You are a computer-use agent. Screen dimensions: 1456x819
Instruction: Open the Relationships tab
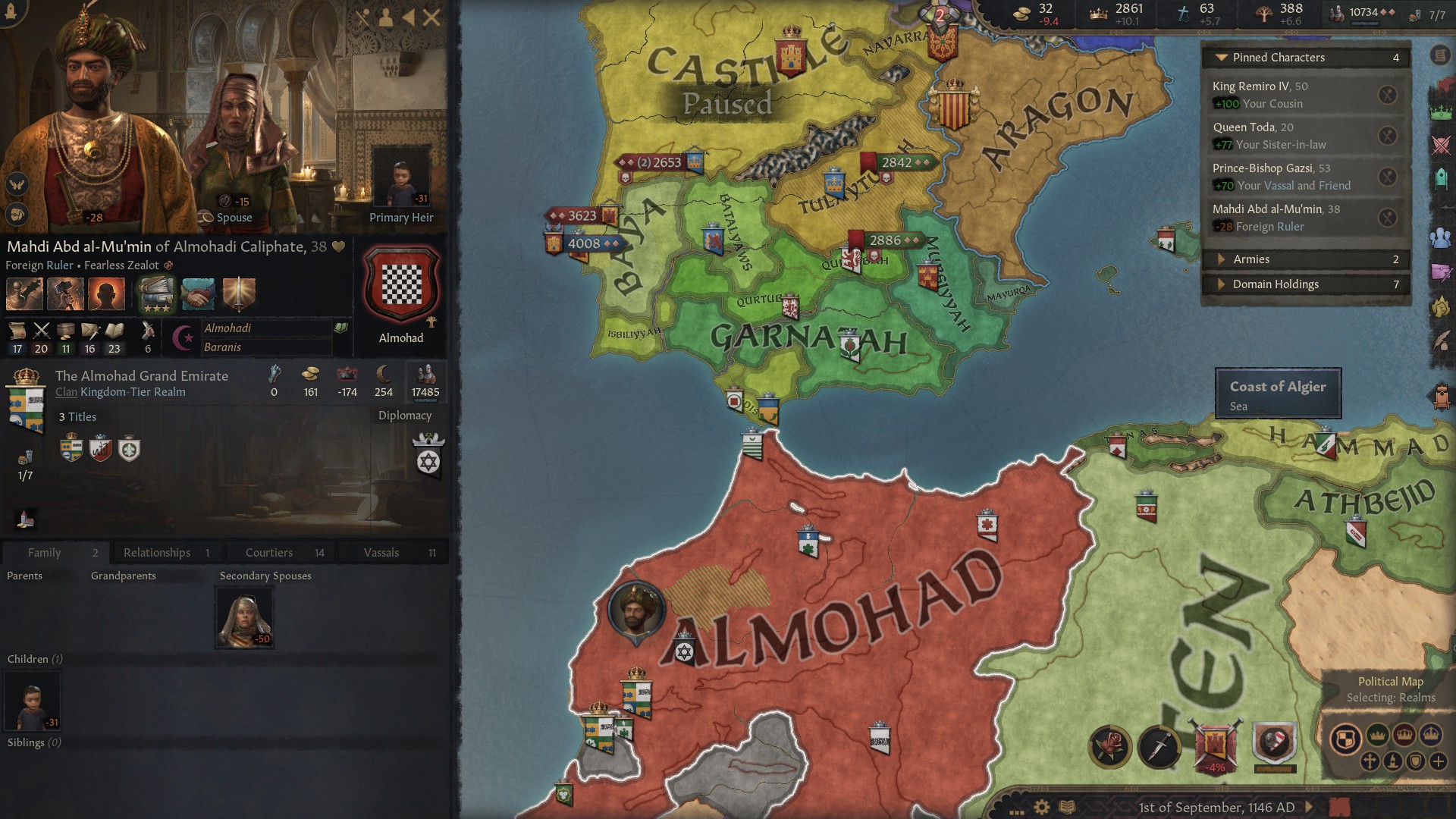[x=158, y=552]
